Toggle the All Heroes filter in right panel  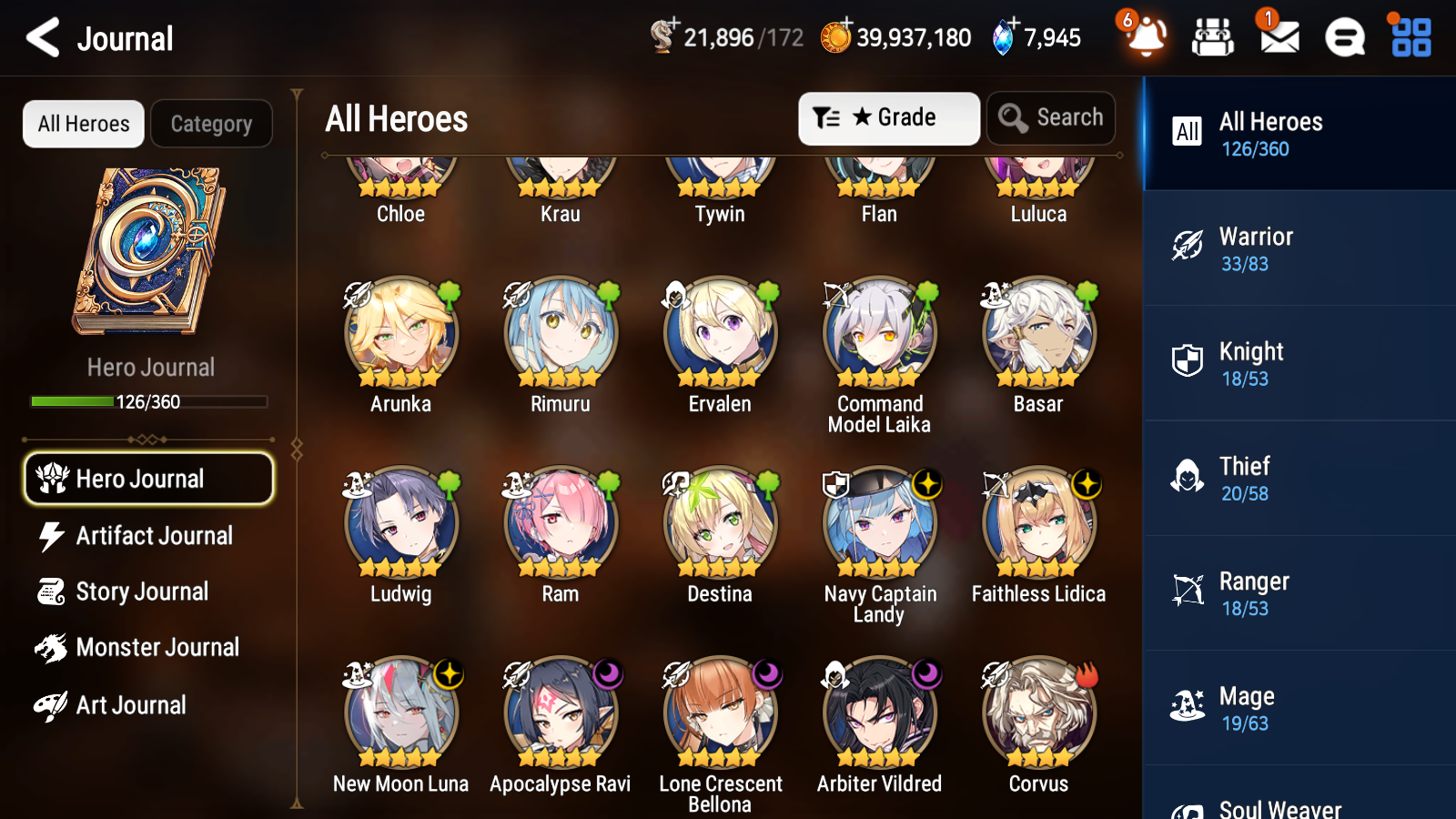tap(1187, 132)
